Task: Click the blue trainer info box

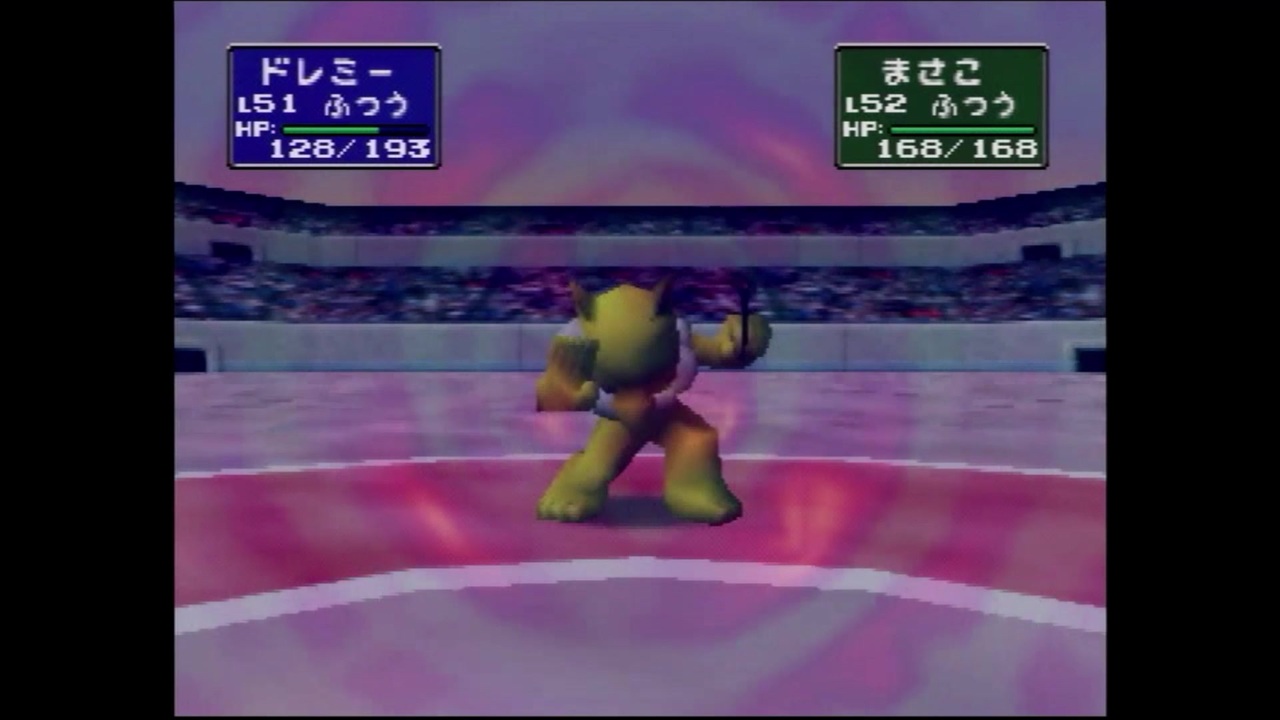Action: [333, 105]
